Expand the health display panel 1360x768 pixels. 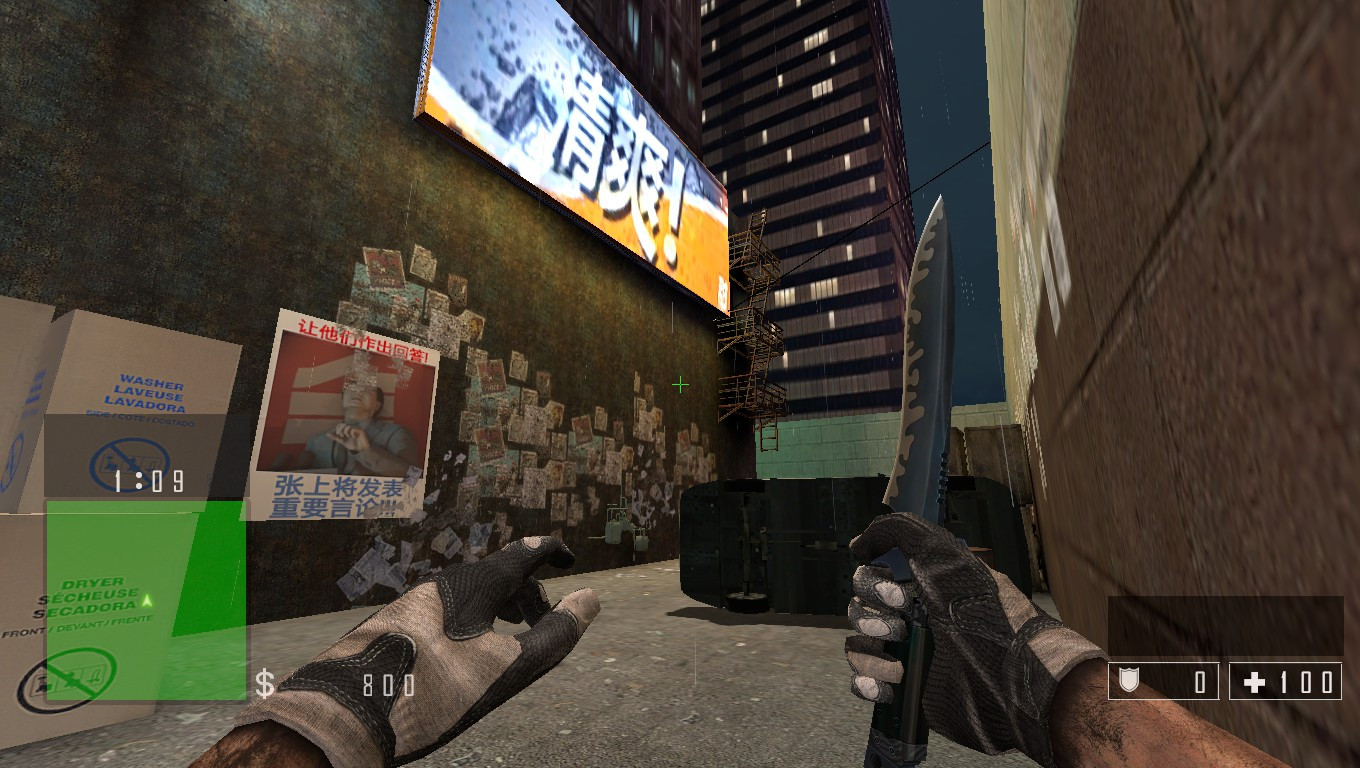[x=1285, y=680]
